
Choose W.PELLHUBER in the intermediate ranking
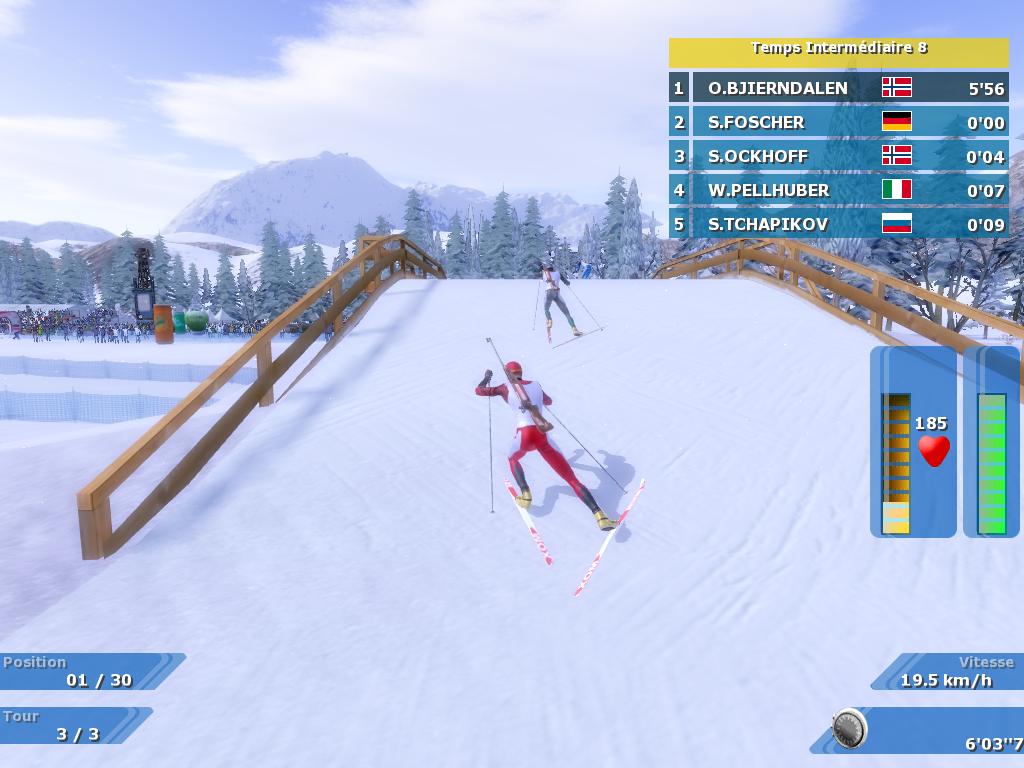[838, 190]
